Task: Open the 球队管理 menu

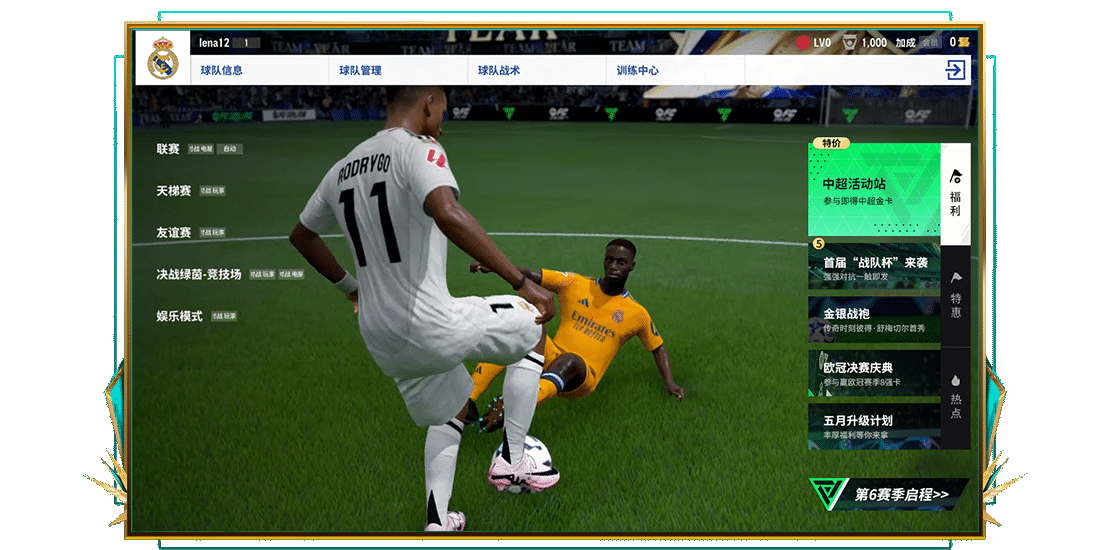Action: coord(360,71)
